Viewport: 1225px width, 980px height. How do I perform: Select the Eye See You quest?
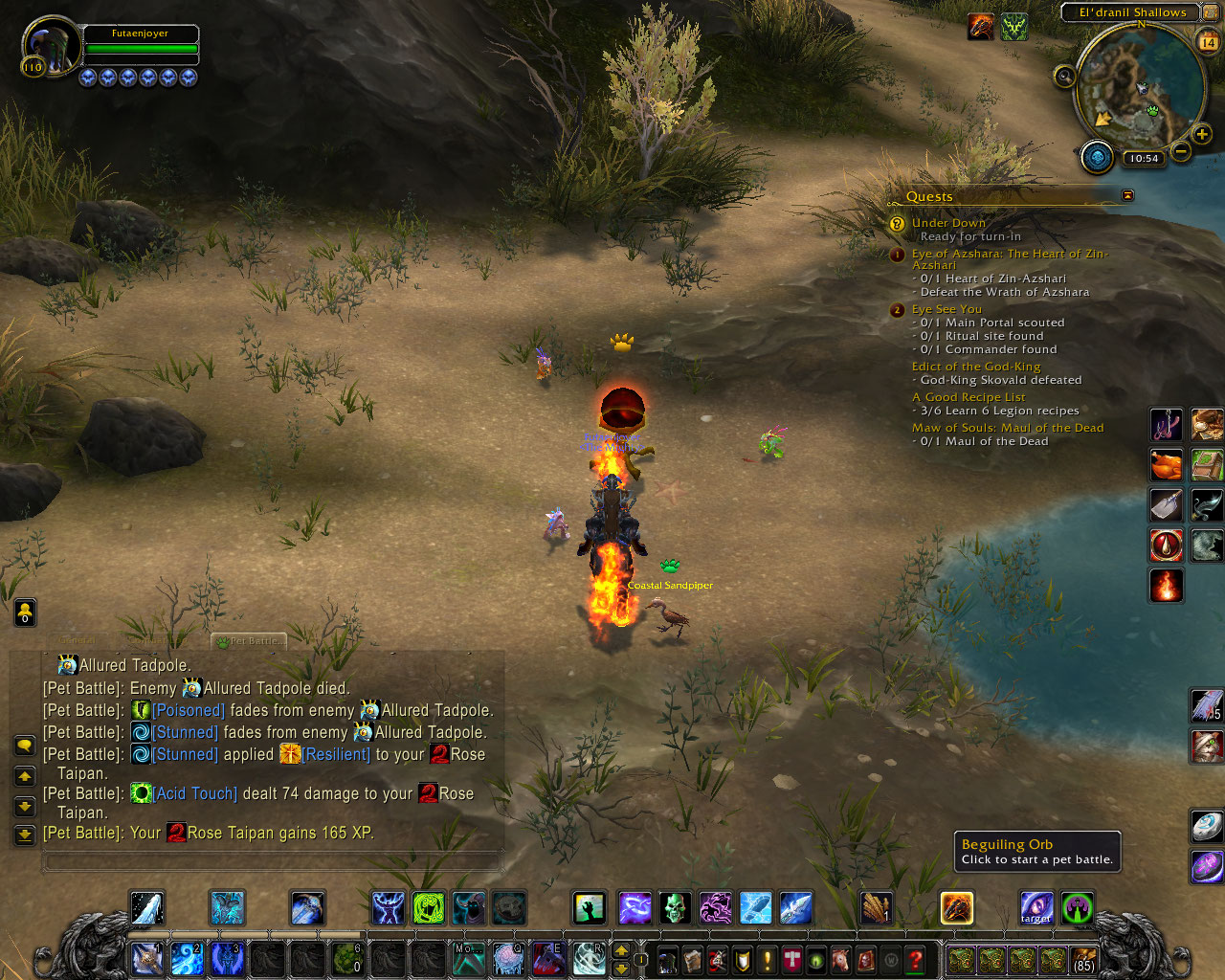tap(947, 309)
